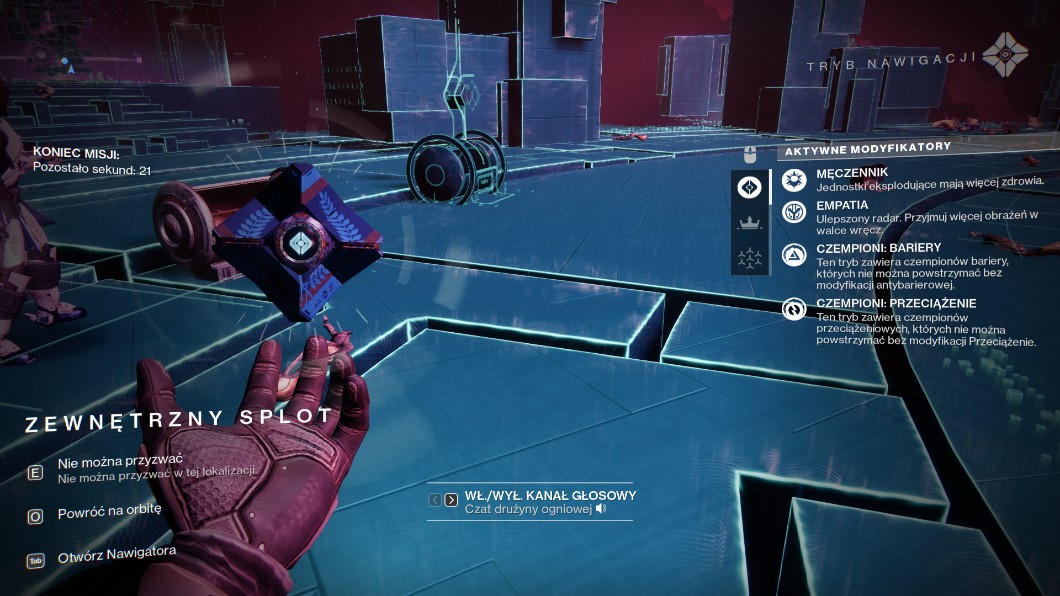
Task: Toggle the Kanał Głosowy voice channel
Action: [x=550, y=496]
